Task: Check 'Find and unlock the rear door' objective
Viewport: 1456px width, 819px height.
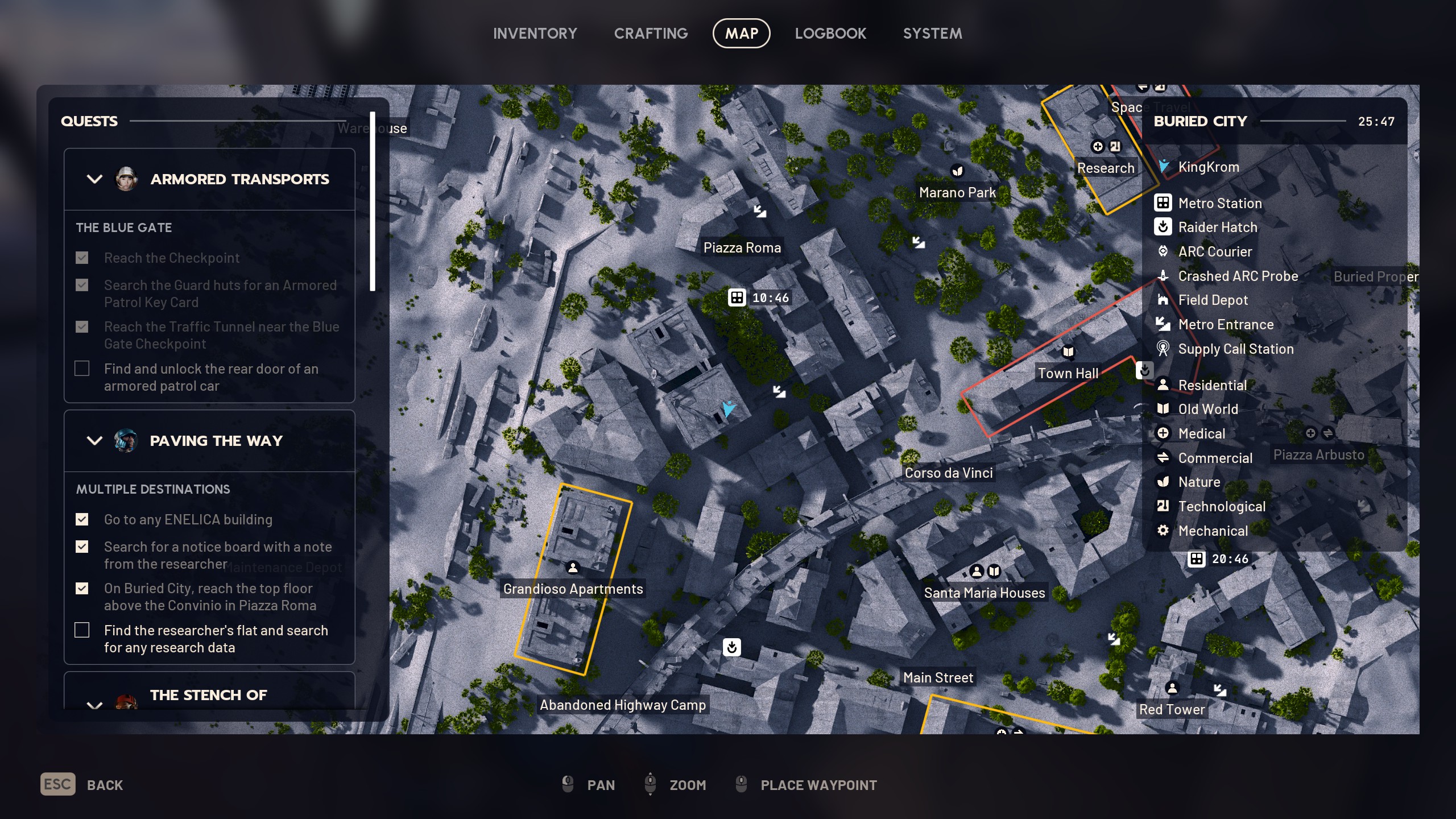Action: [82, 369]
